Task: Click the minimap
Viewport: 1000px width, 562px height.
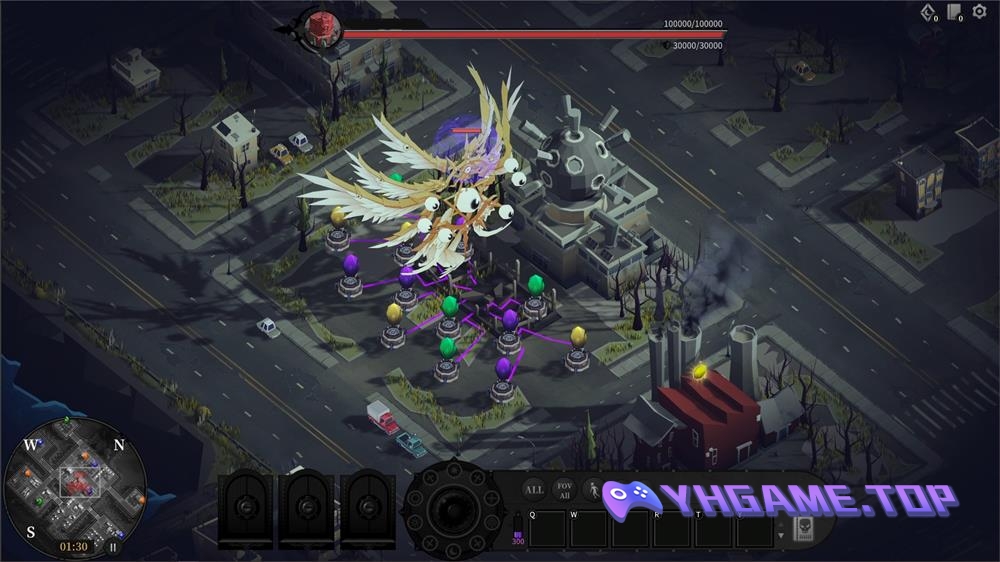Action: [75, 482]
